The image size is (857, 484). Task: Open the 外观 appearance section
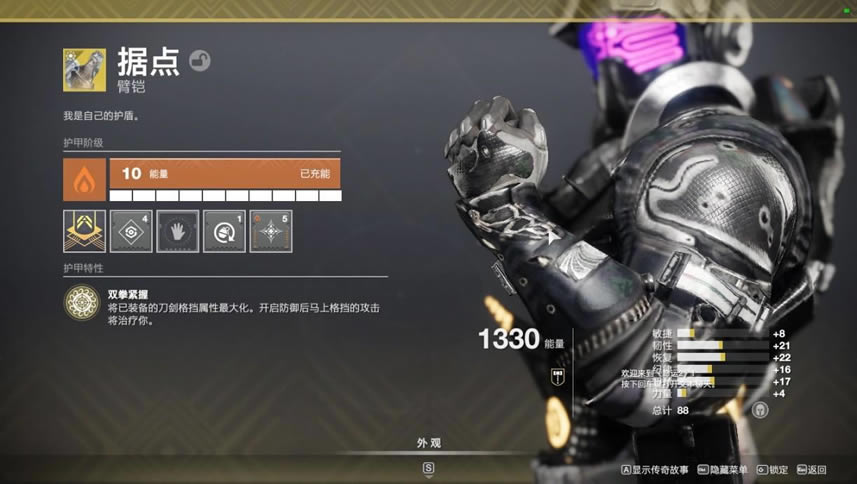(428, 443)
